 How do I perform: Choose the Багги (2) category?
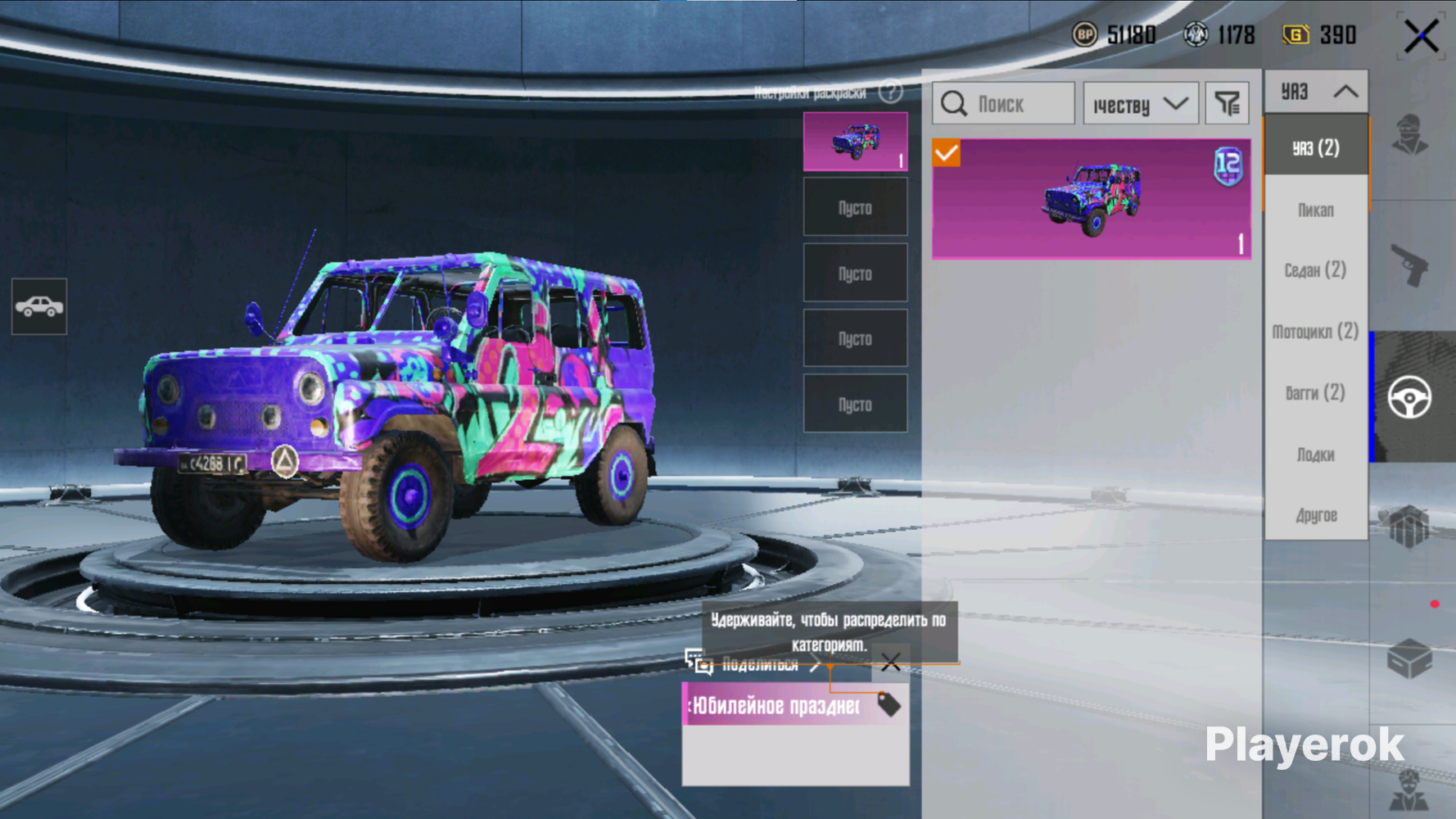pyautogui.click(x=1316, y=393)
